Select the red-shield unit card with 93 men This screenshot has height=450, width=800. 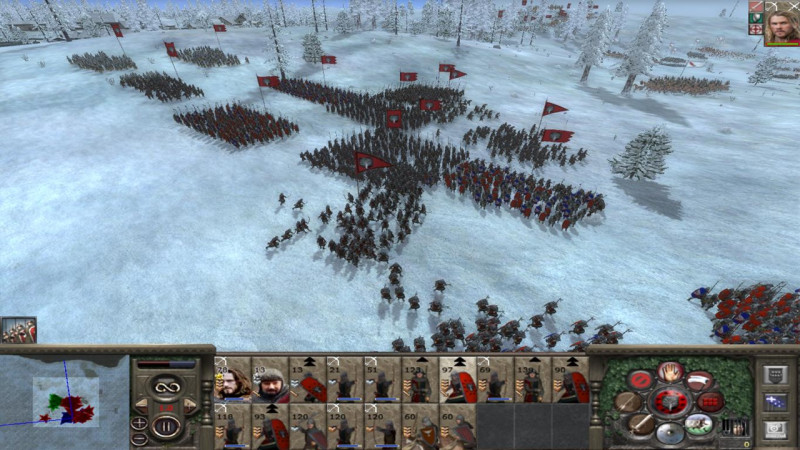coord(270,426)
